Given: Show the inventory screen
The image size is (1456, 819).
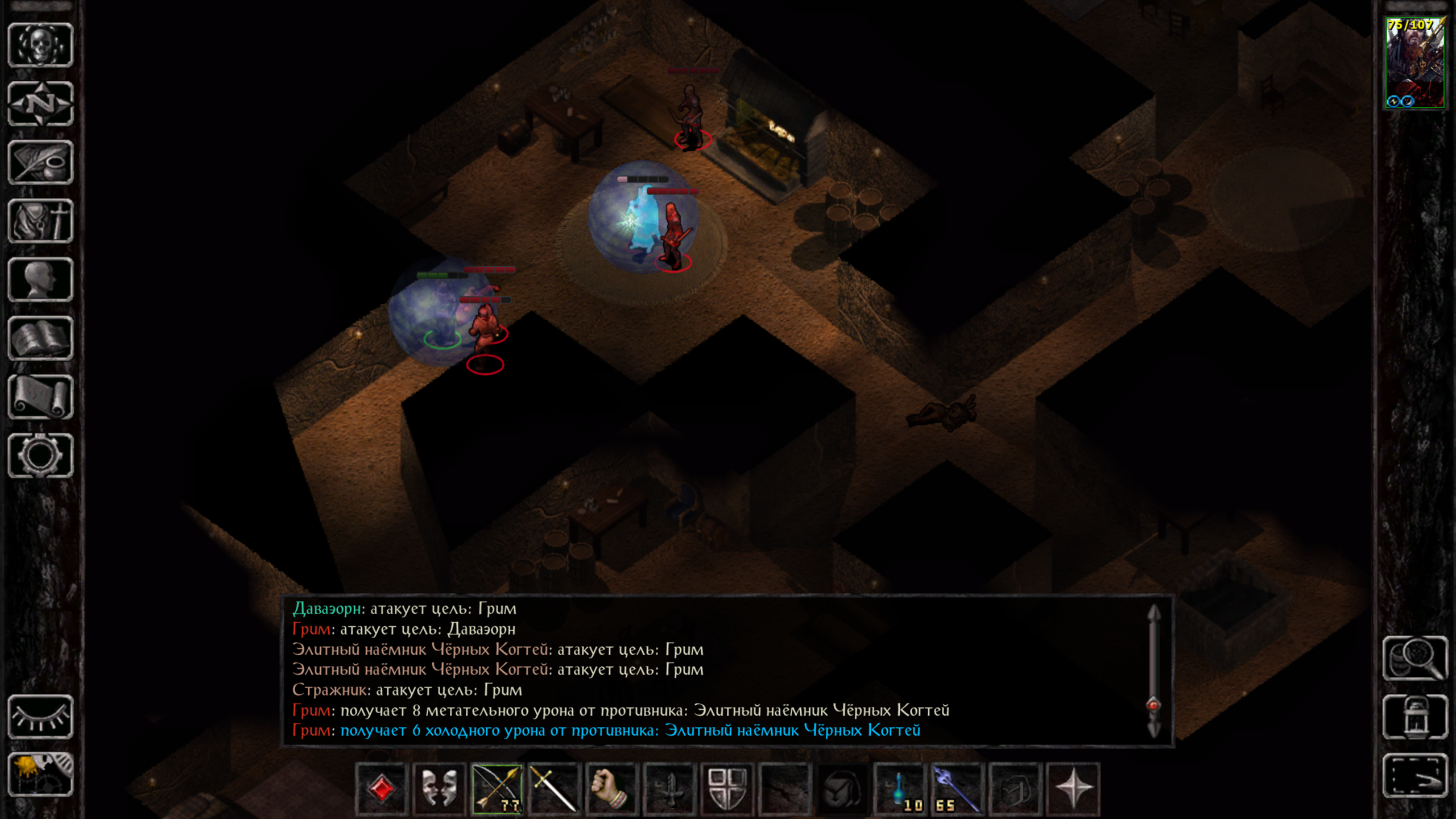Looking at the screenshot, I should (x=40, y=221).
